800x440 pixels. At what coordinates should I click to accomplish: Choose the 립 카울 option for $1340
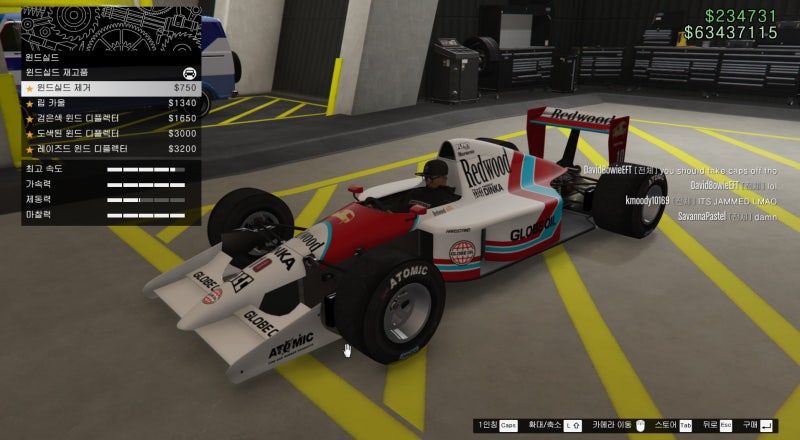pyautogui.click(x=110, y=103)
